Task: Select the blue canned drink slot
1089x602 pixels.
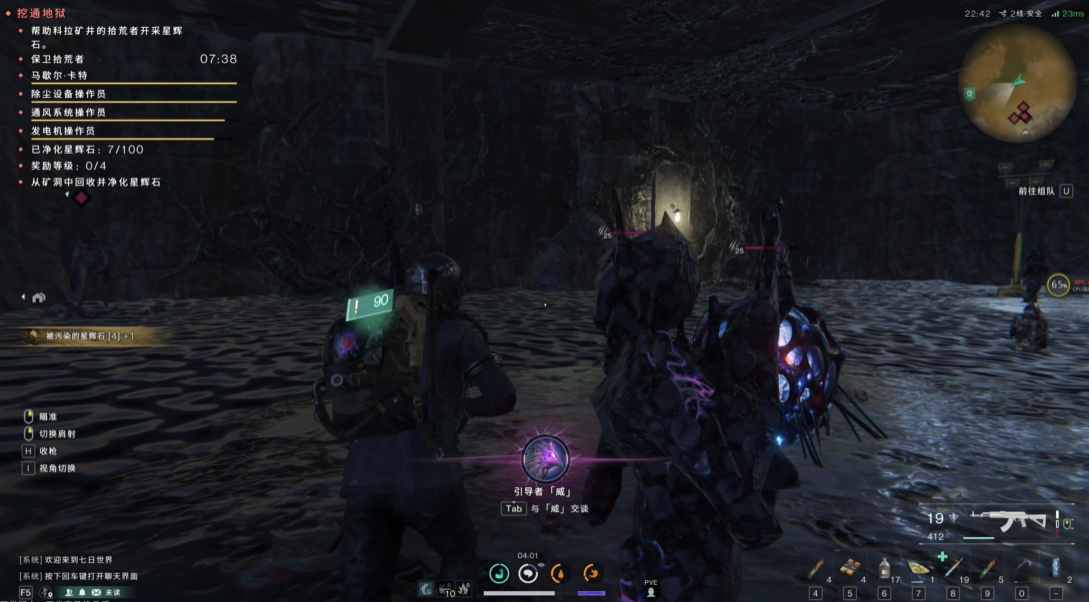Action: pyautogui.click(x=1055, y=568)
